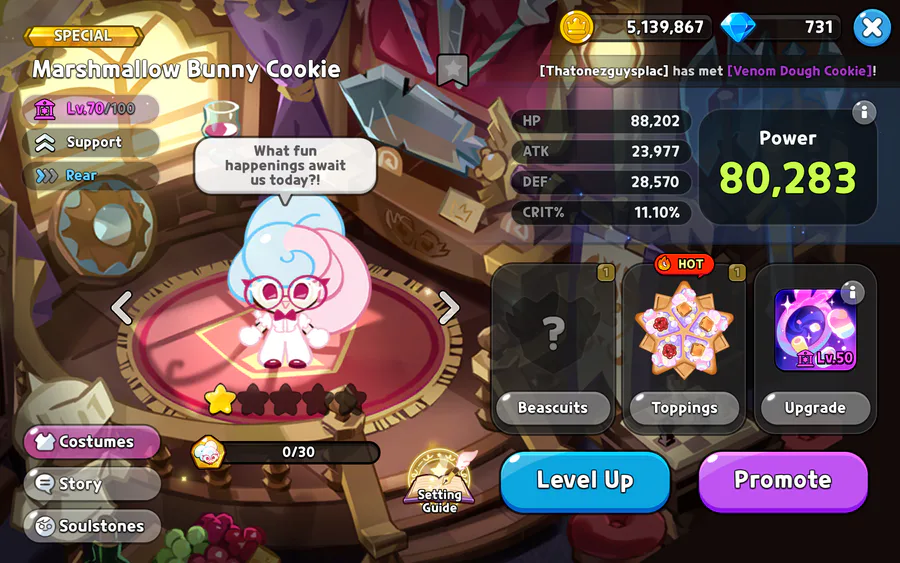Open the Venom Dough Cookie announcement link
The width and height of the screenshot is (900, 563).
point(799,71)
